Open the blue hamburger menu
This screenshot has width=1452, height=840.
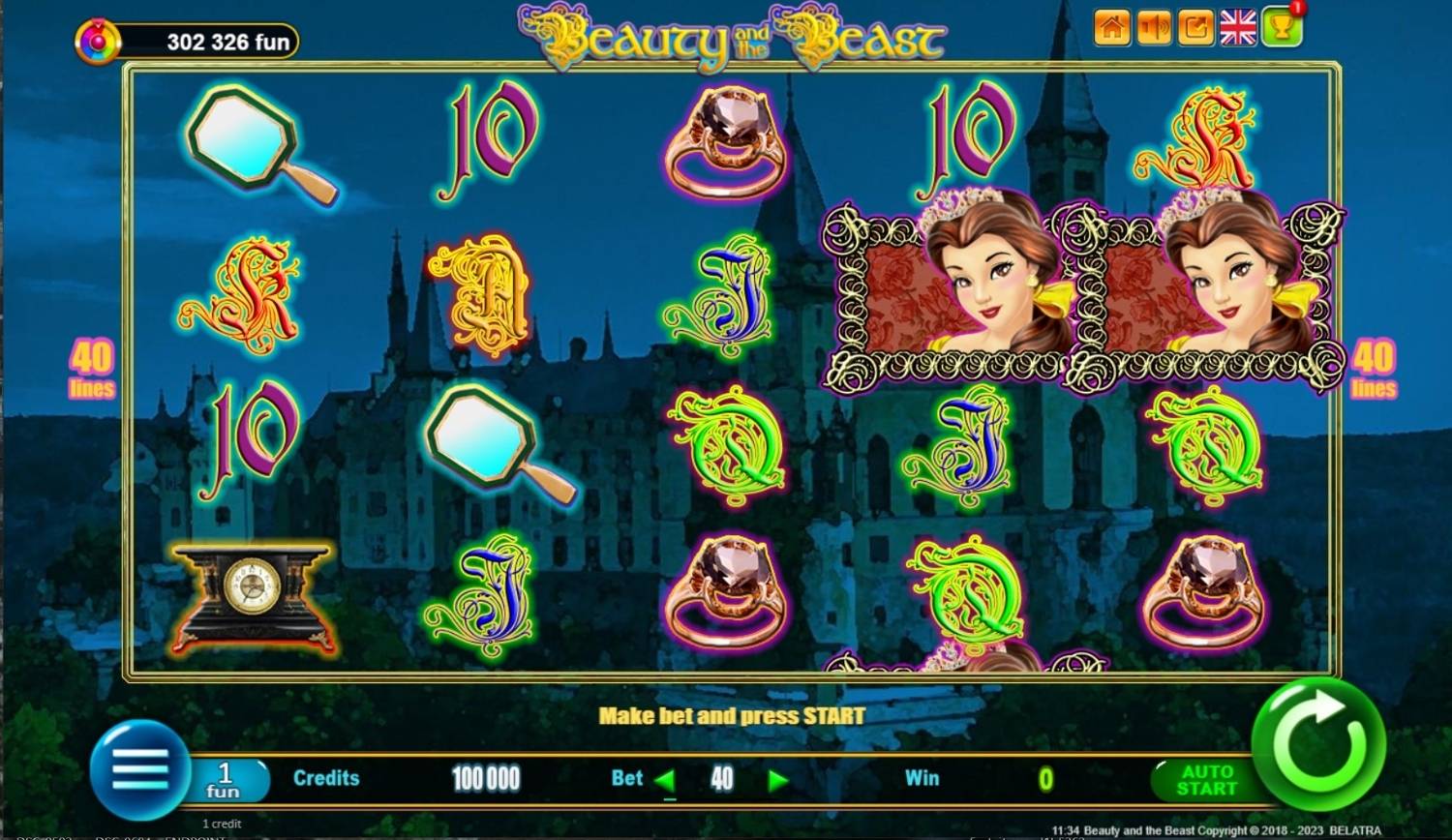pyautogui.click(x=140, y=770)
